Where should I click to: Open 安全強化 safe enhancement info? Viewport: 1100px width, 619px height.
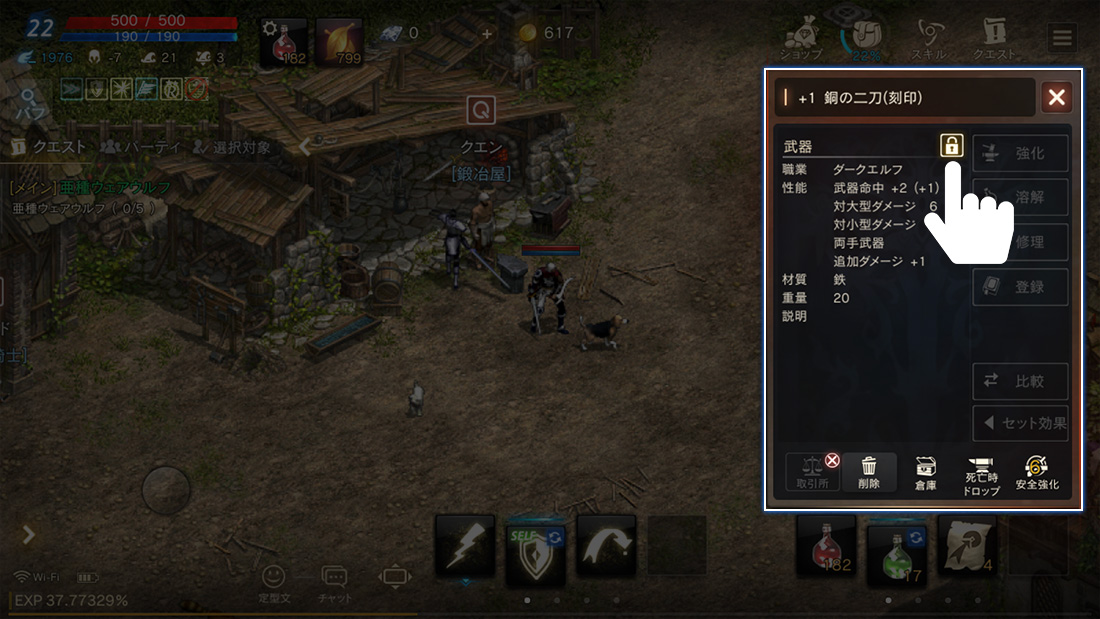pos(1037,472)
